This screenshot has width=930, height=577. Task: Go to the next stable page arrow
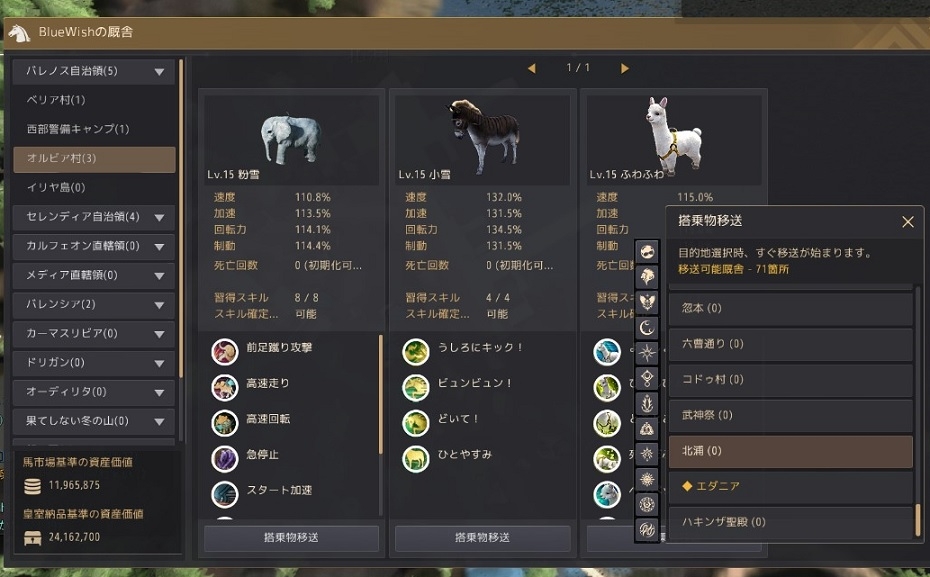click(625, 68)
